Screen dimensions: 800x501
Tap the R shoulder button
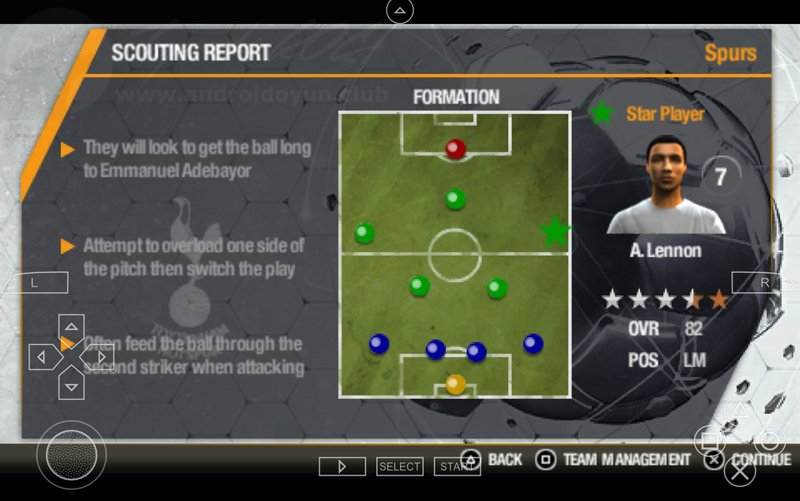coord(765,283)
